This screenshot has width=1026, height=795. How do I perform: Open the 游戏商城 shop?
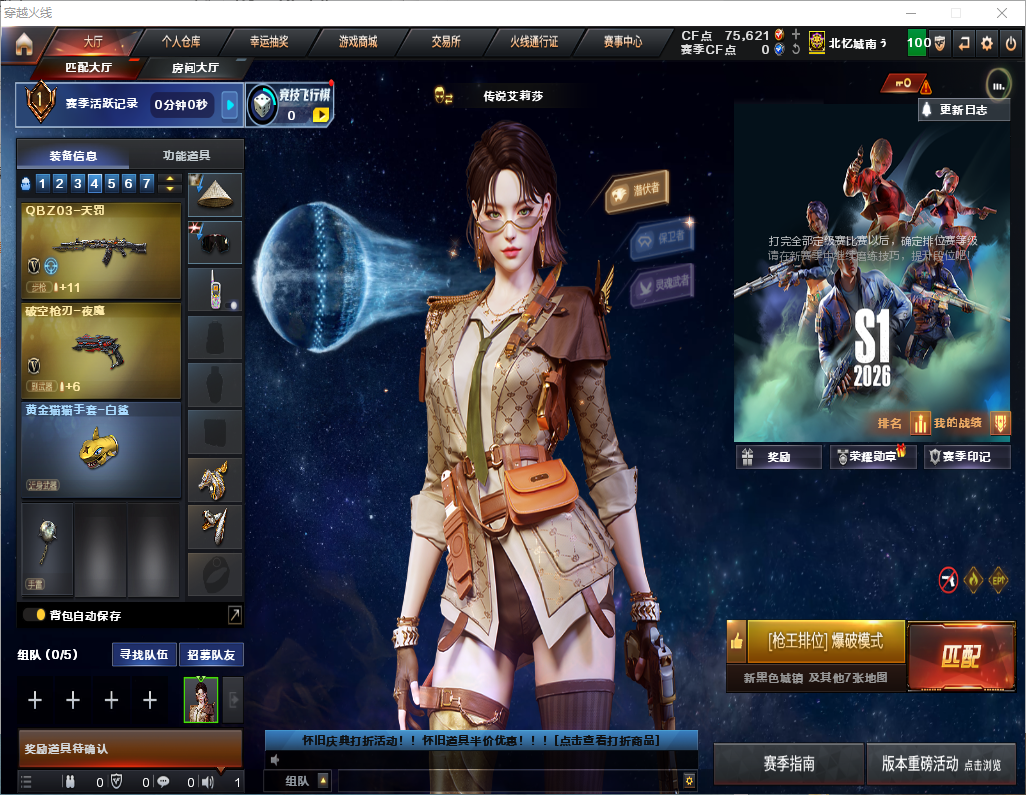coord(358,42)
